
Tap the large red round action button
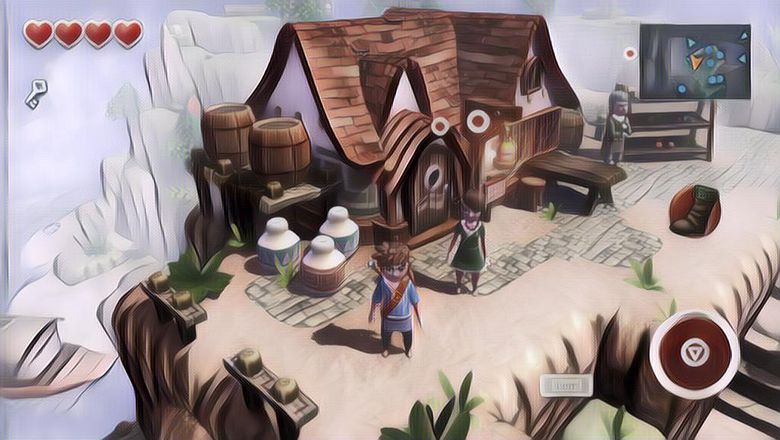[693, 353]
